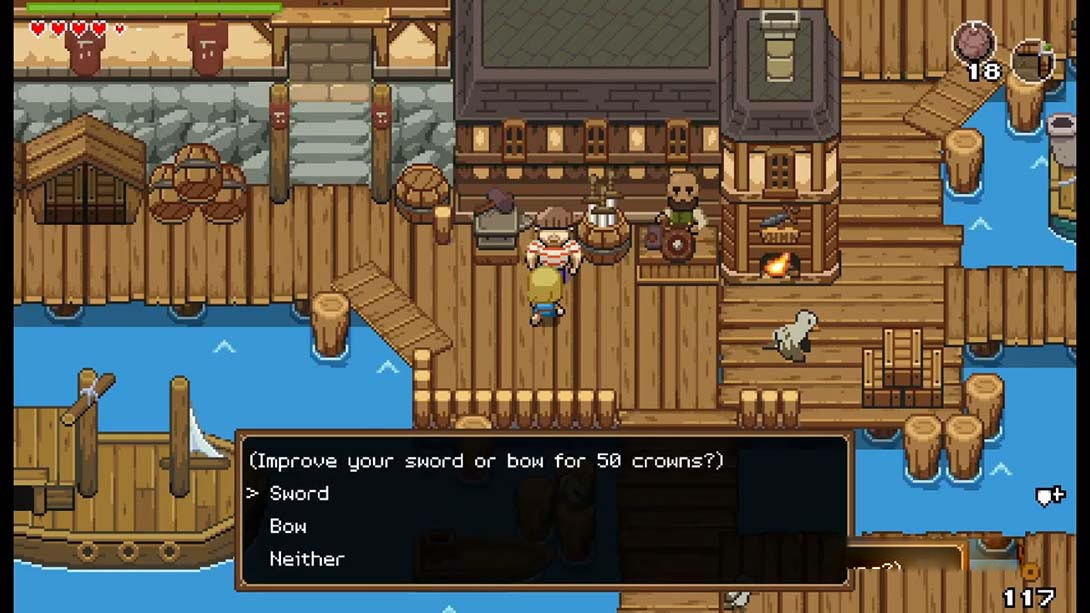Click the speech bubble plus icon

1048,496
